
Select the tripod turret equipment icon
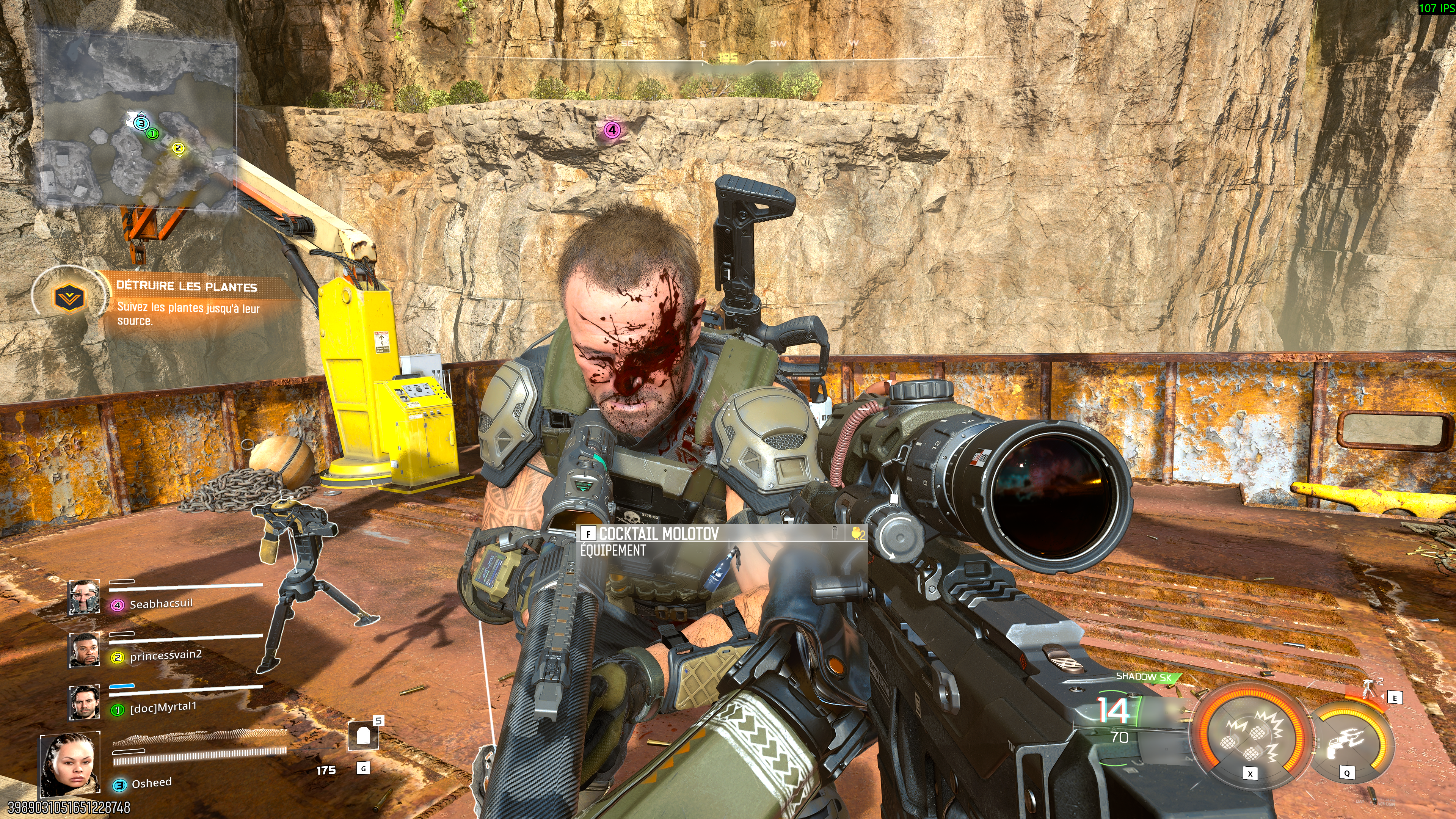[x=1369, y=689]
